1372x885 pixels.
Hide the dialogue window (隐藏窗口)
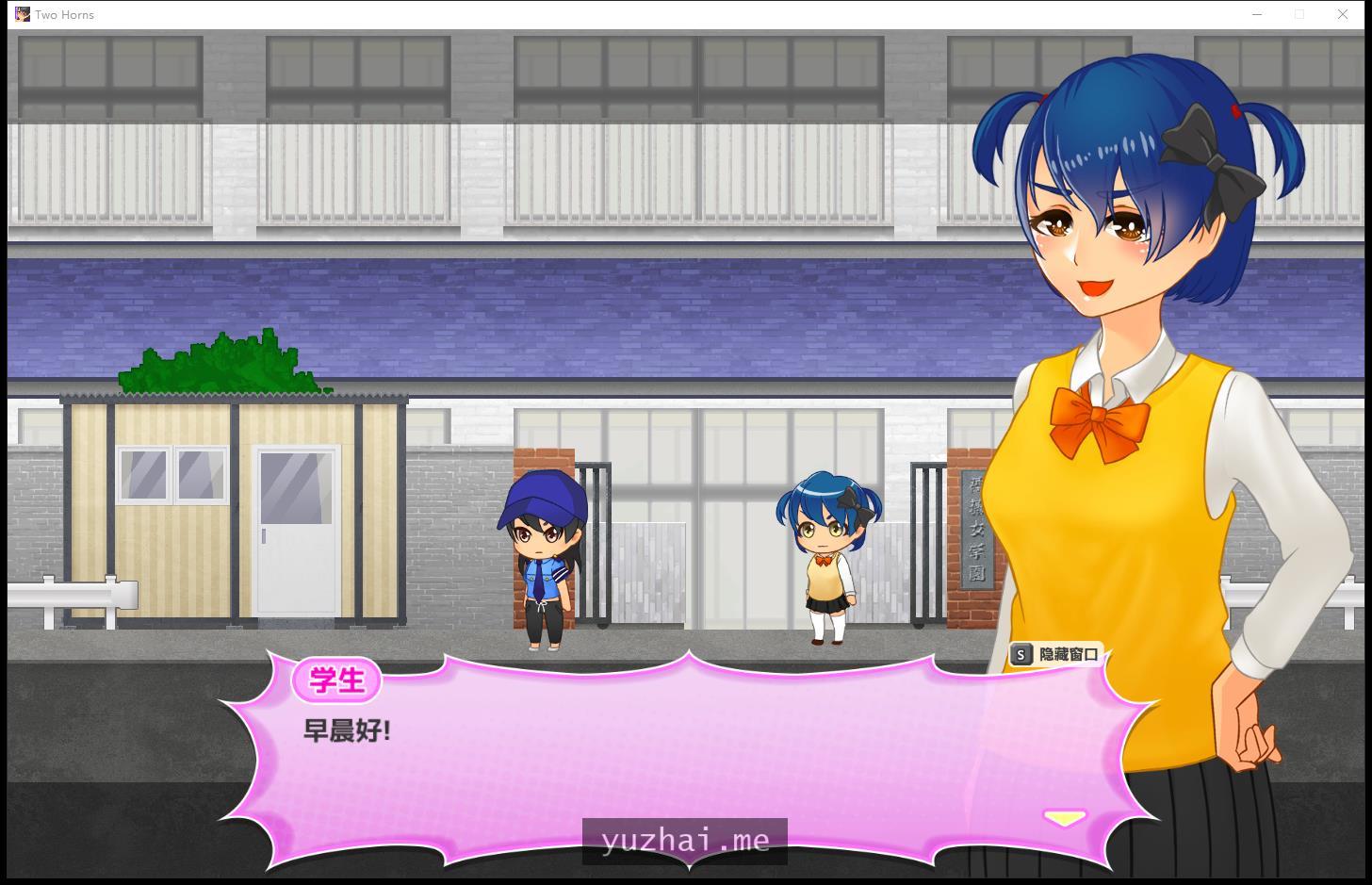tap(1056, 654)
